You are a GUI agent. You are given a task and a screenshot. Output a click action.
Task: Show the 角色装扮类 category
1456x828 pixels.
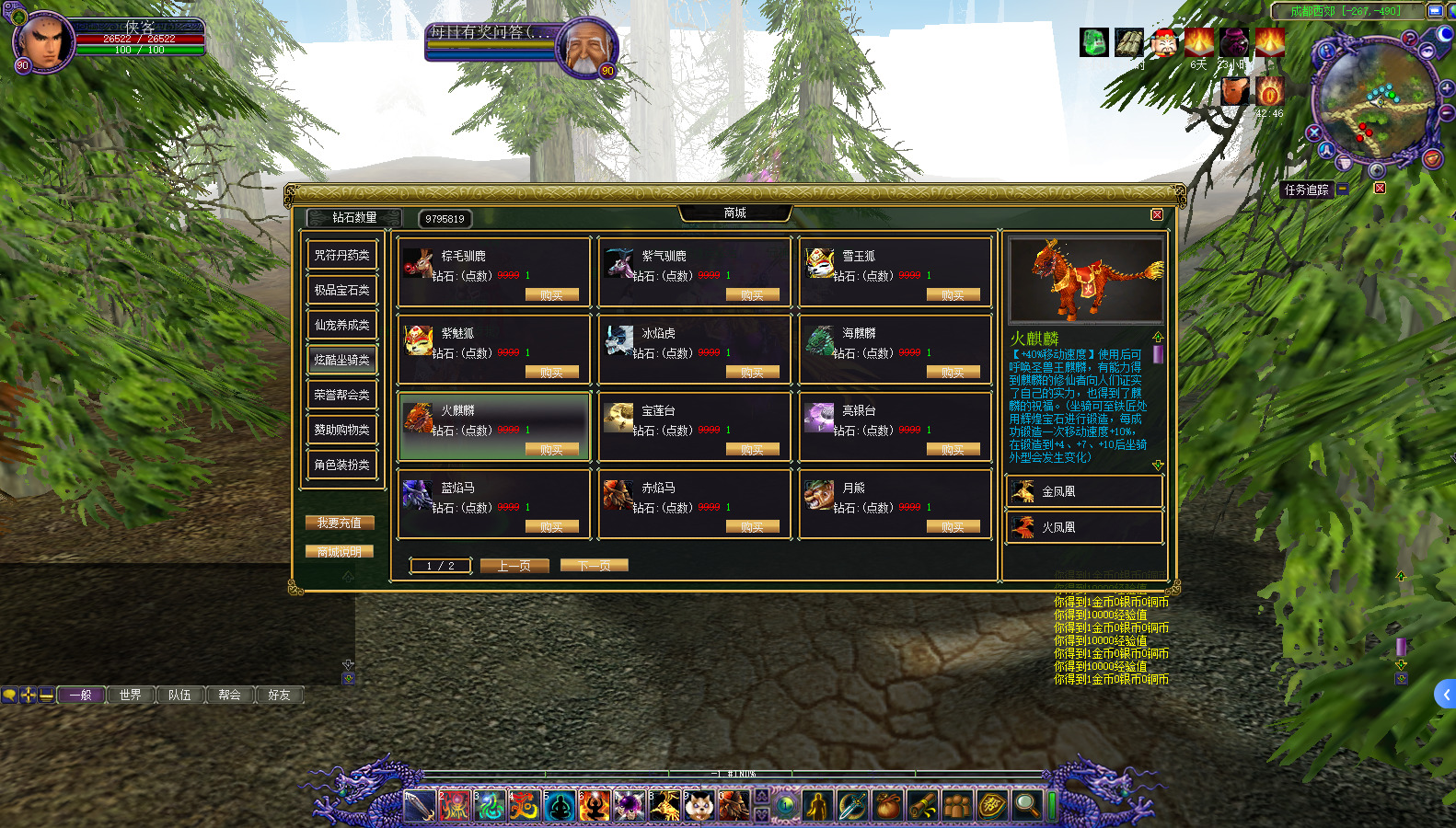(341, 466)
